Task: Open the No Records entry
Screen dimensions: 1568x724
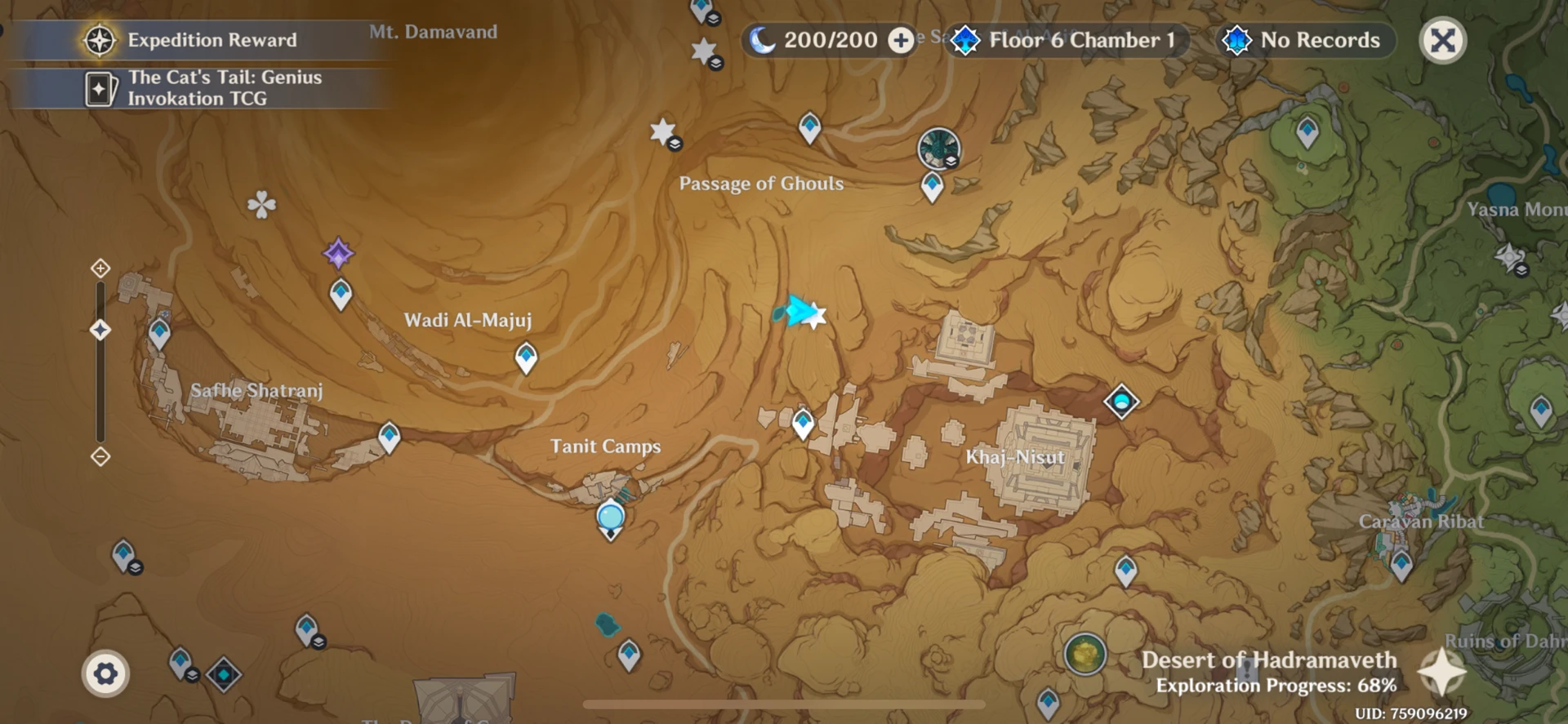Action: pos(1305,40)
